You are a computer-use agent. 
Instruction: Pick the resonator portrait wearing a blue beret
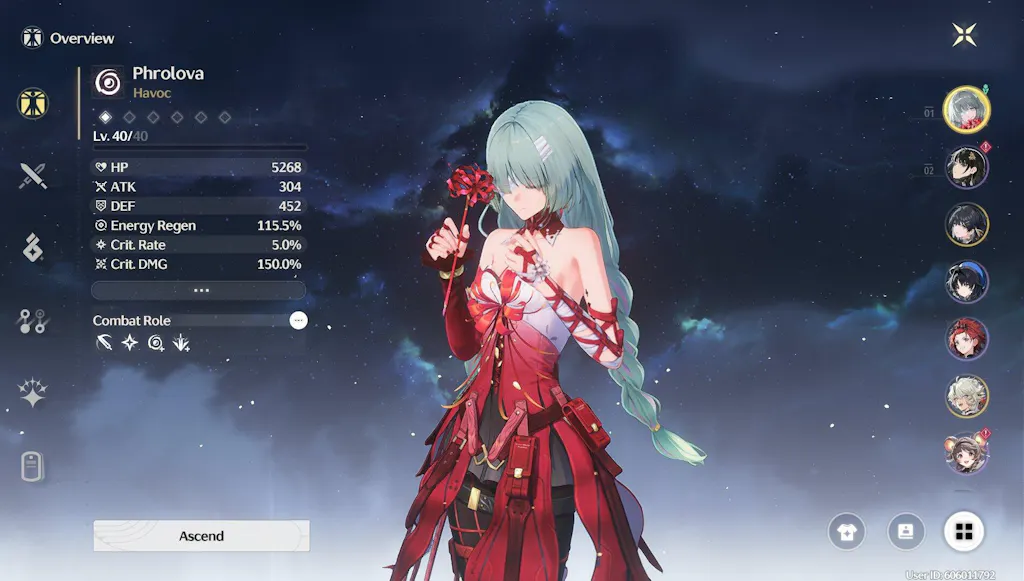point(967,282)
